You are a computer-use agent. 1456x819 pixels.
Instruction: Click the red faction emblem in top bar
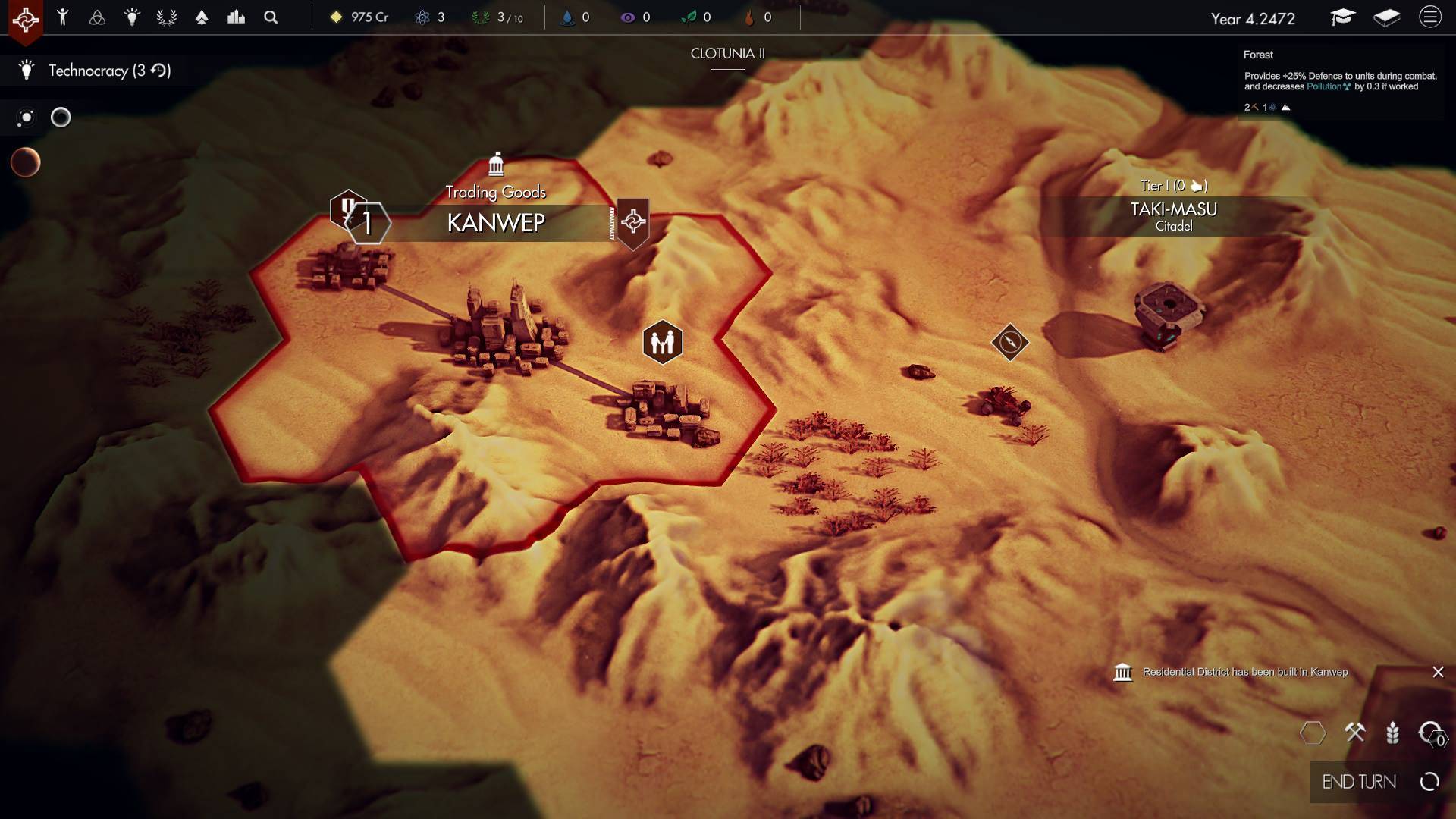(25, 19)
